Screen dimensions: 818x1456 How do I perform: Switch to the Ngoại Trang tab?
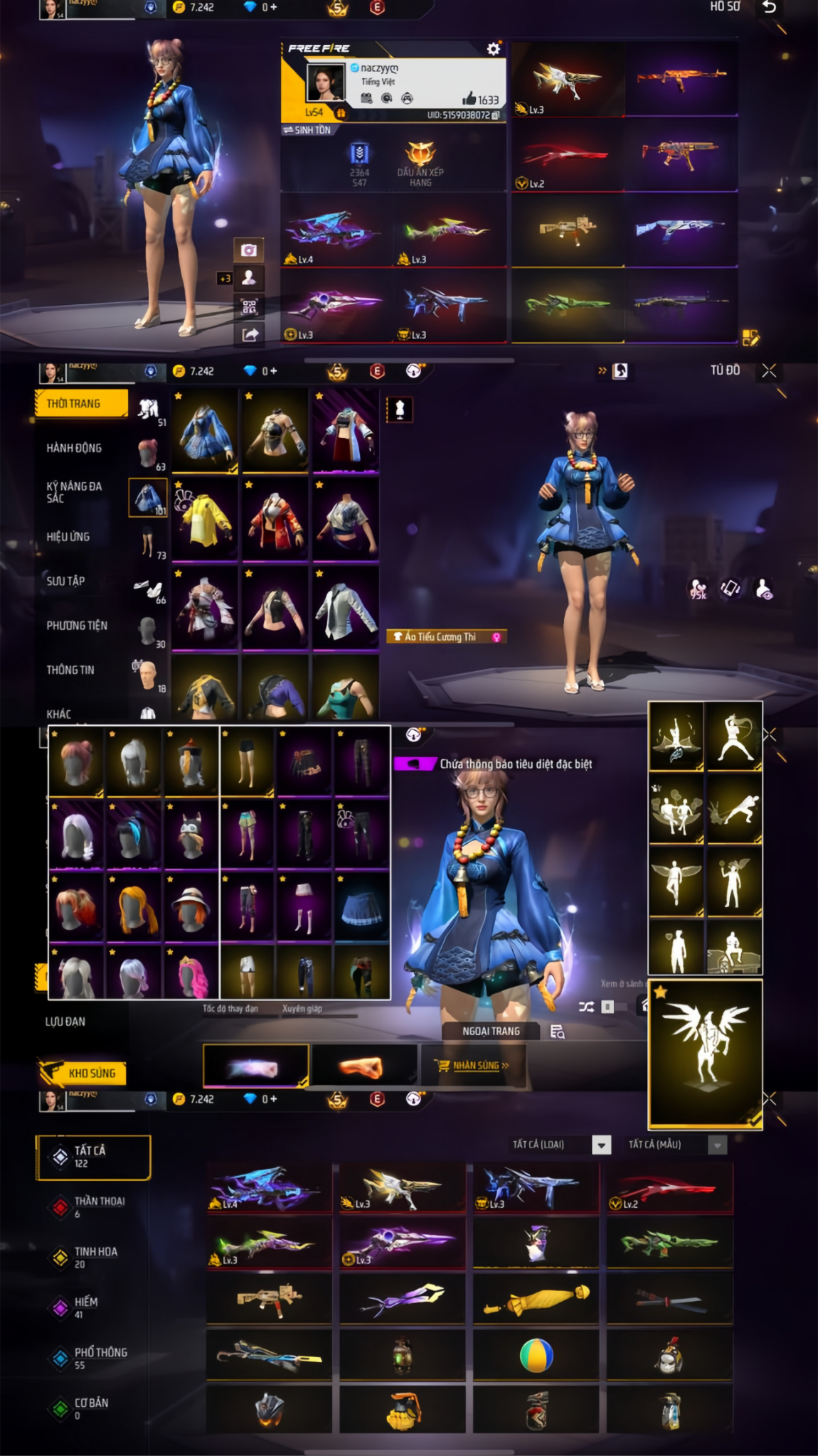click(x=491, y=1031)
